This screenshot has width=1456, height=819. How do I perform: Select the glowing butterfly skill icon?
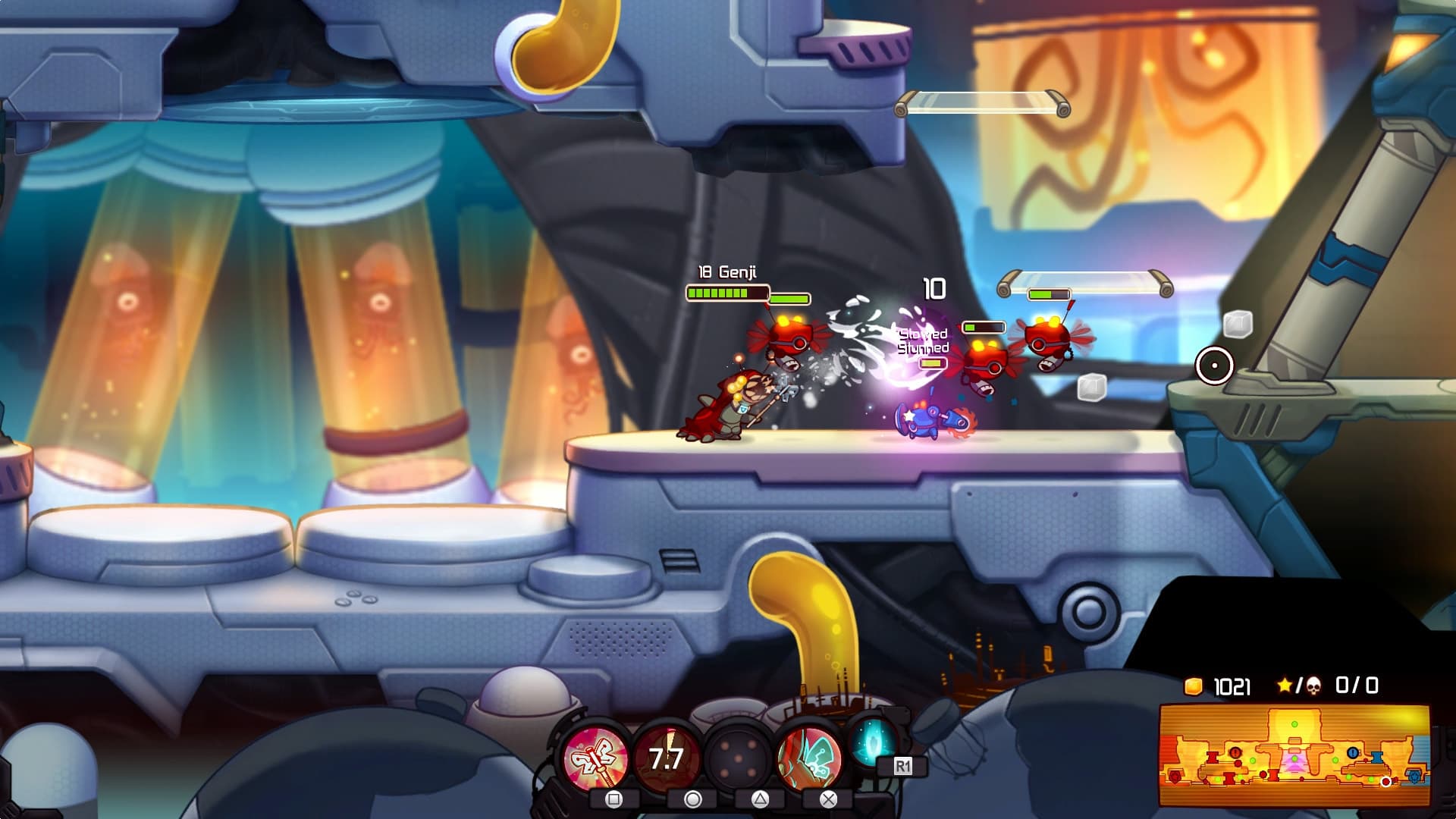(811, 756)
